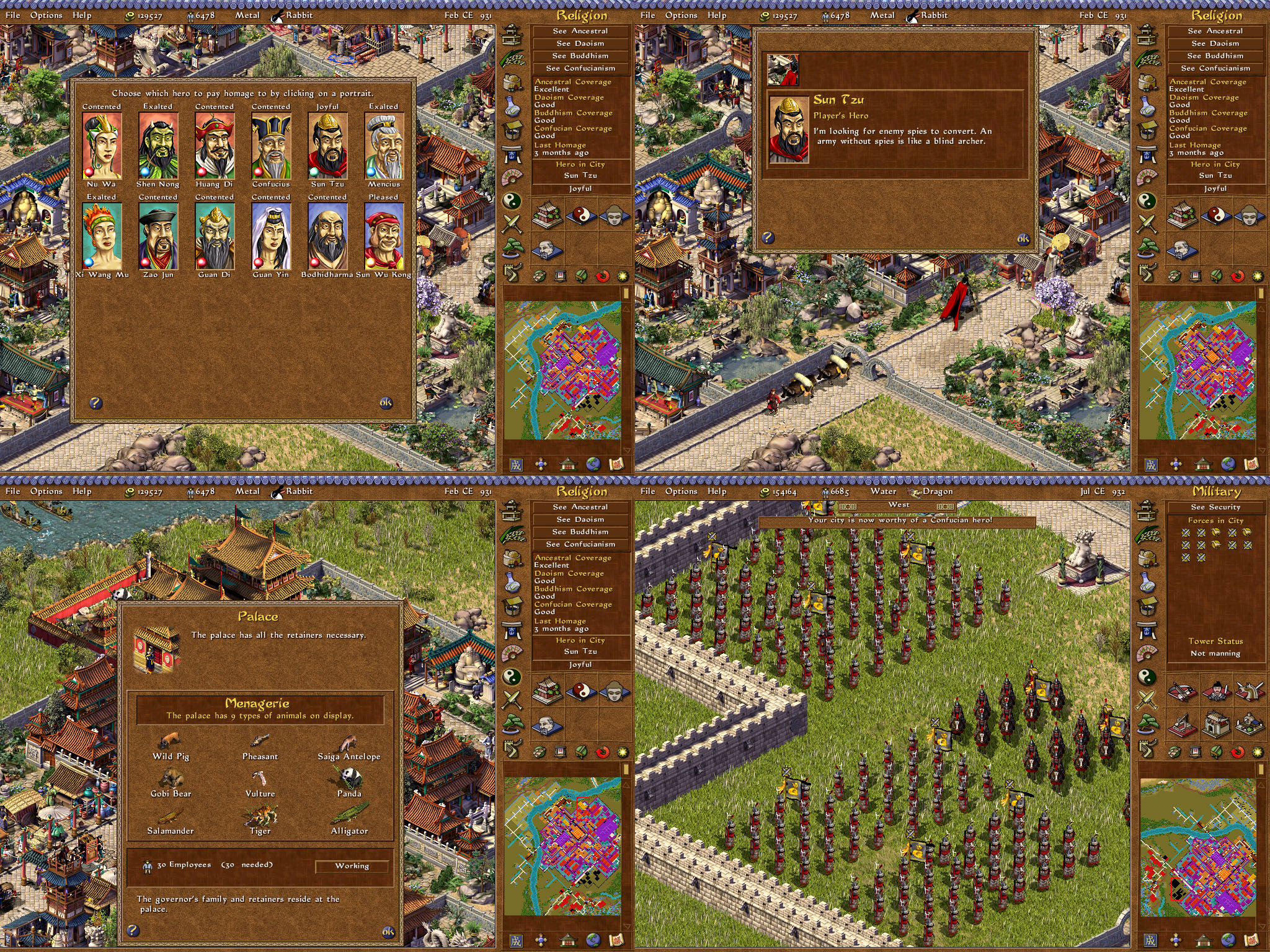Open help in the Palace window
1270x952 pixels.
133,930
